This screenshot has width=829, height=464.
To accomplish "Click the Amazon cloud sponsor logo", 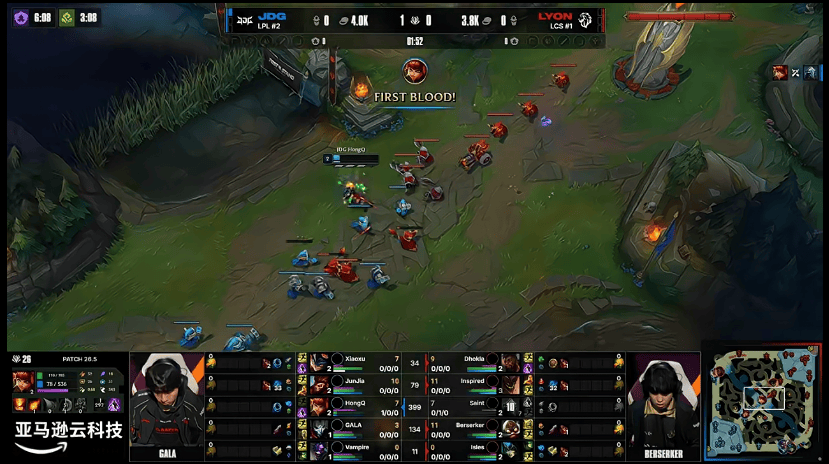I will [68, 436].
